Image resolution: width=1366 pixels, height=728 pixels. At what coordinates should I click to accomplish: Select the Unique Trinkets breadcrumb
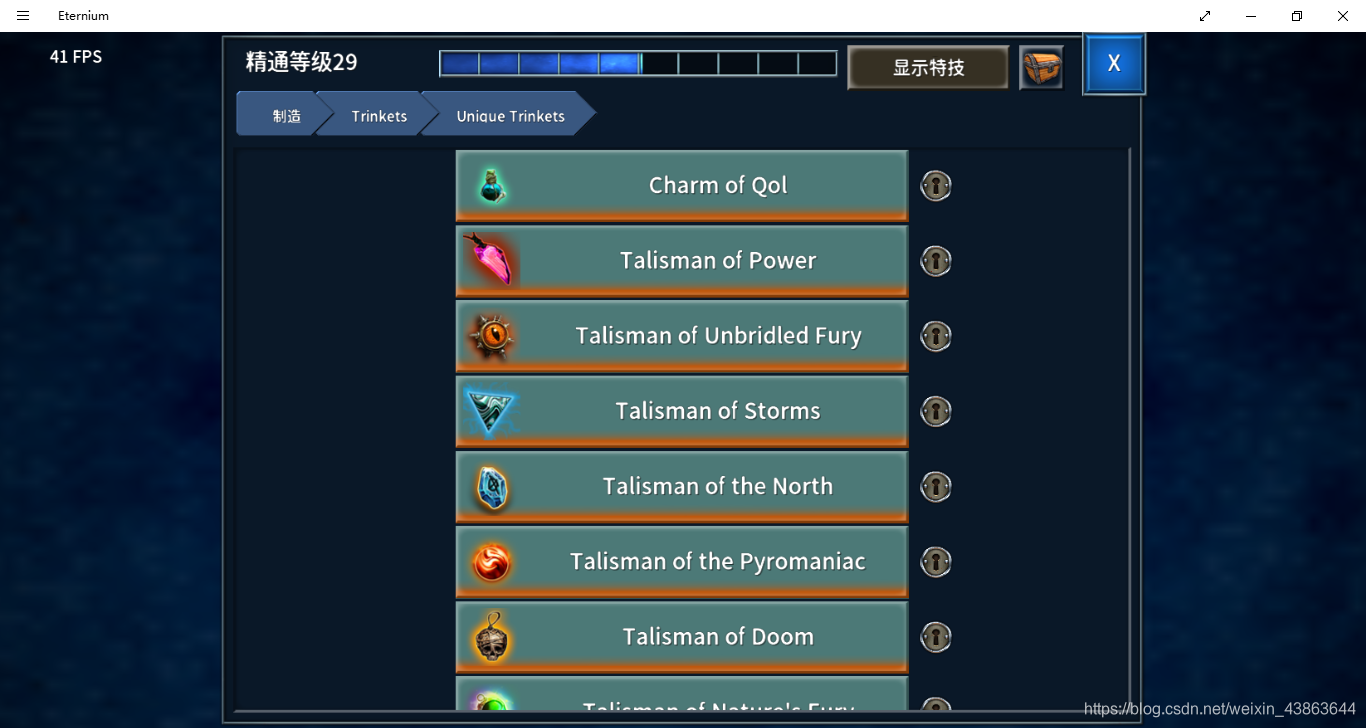(510, 115)
